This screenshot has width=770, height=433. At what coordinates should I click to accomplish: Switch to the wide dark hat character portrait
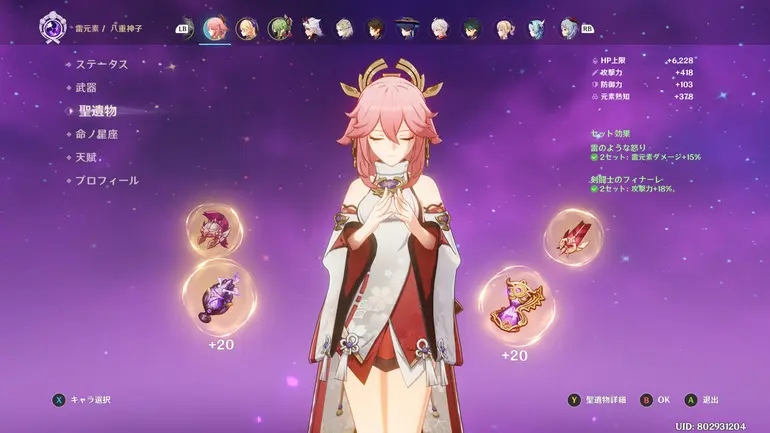pos(407,28)
